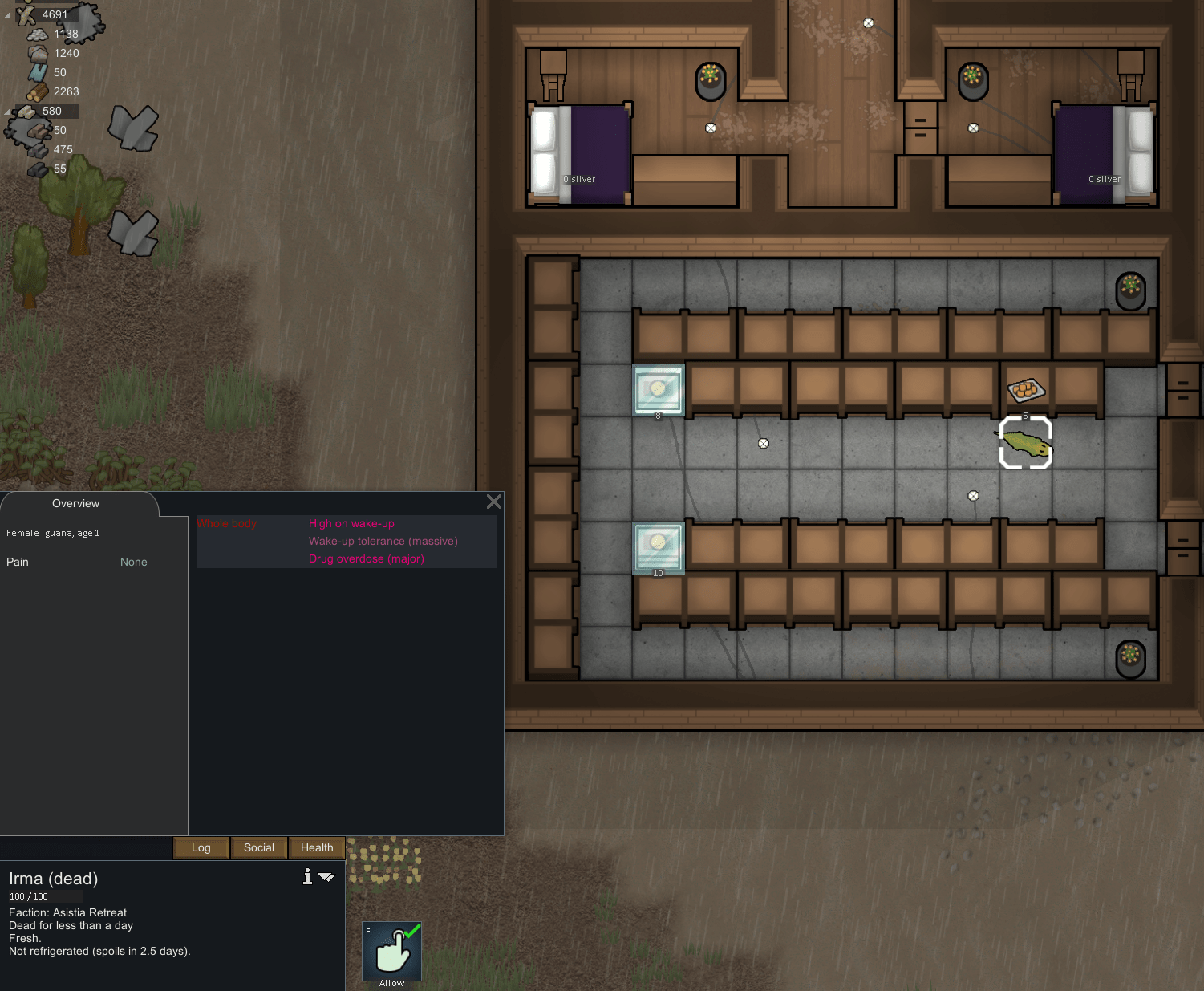The image size is (1204, 991).
Task: Switch to the Health tab
Action: click(x=316, y=847)
